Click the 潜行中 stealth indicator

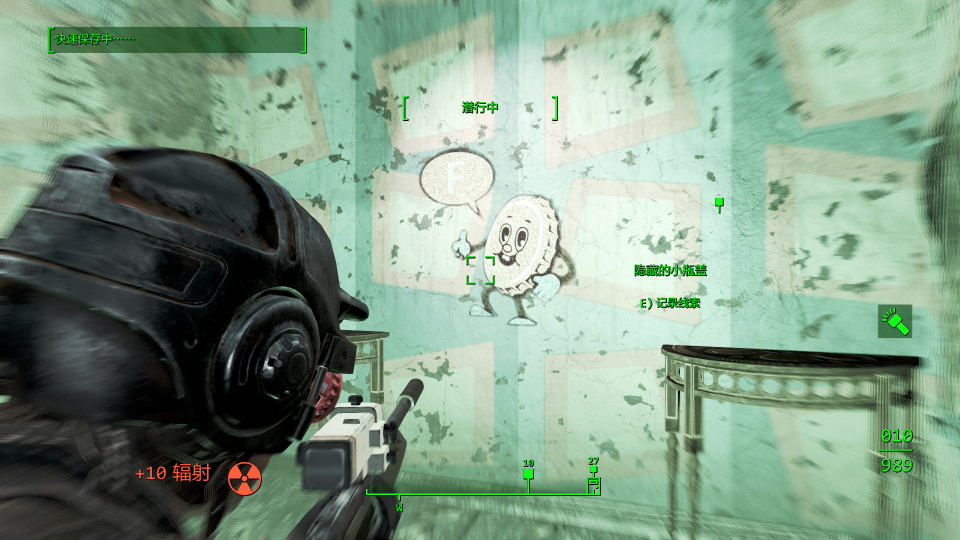pos(480,108)
